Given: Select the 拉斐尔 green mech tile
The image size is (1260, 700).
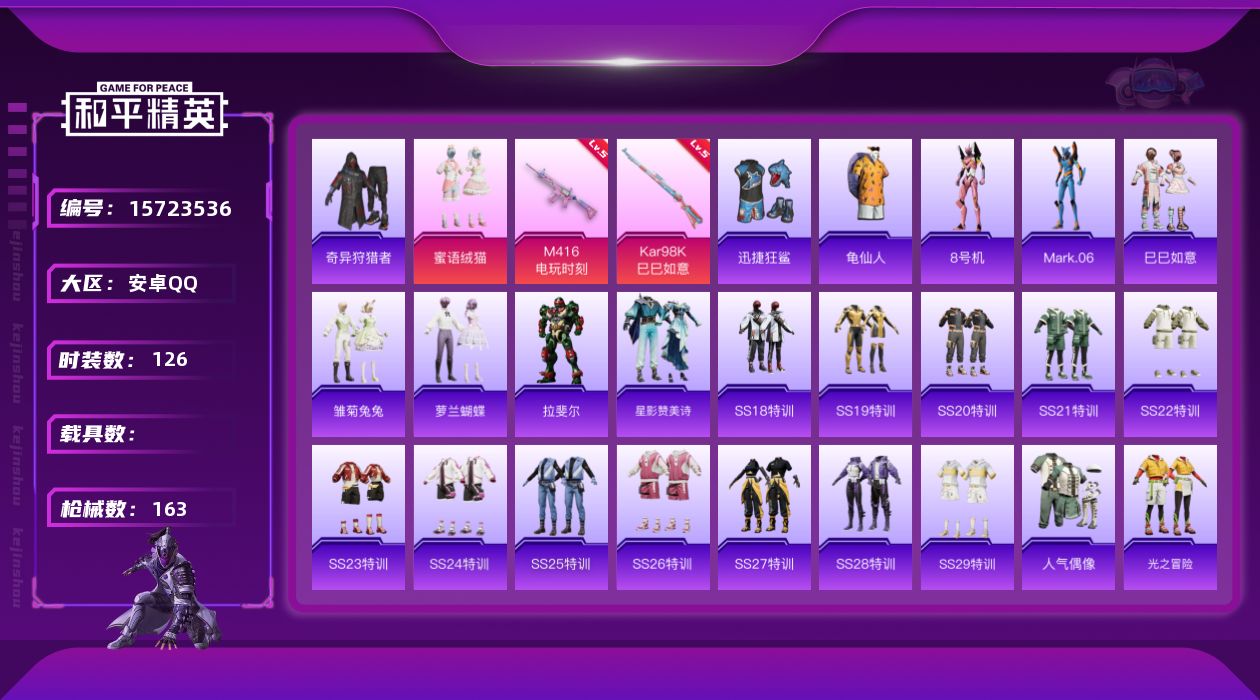Looking at the screenshot, I should pos(561,364).
